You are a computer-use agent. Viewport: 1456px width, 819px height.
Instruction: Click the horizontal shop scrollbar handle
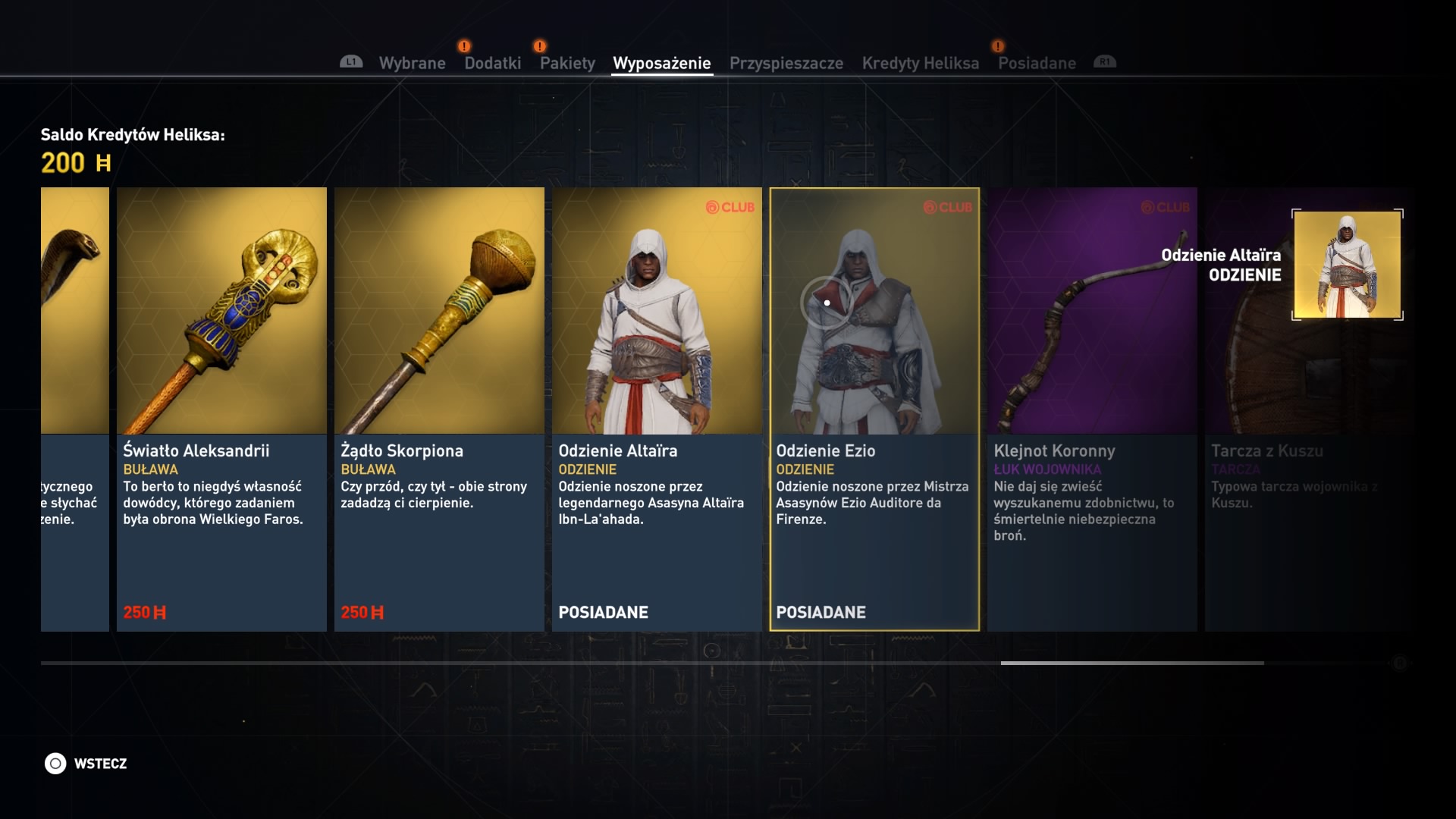1131,663
